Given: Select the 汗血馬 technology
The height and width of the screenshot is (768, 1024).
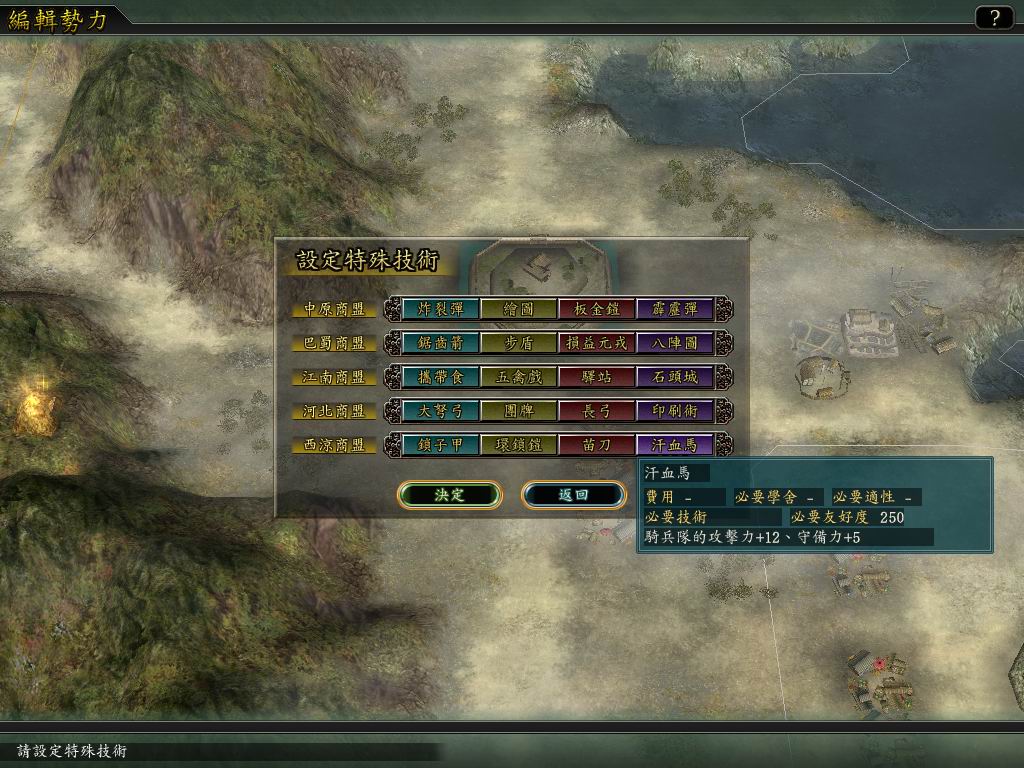Looking at the screenshot, I should pos(674,445).
